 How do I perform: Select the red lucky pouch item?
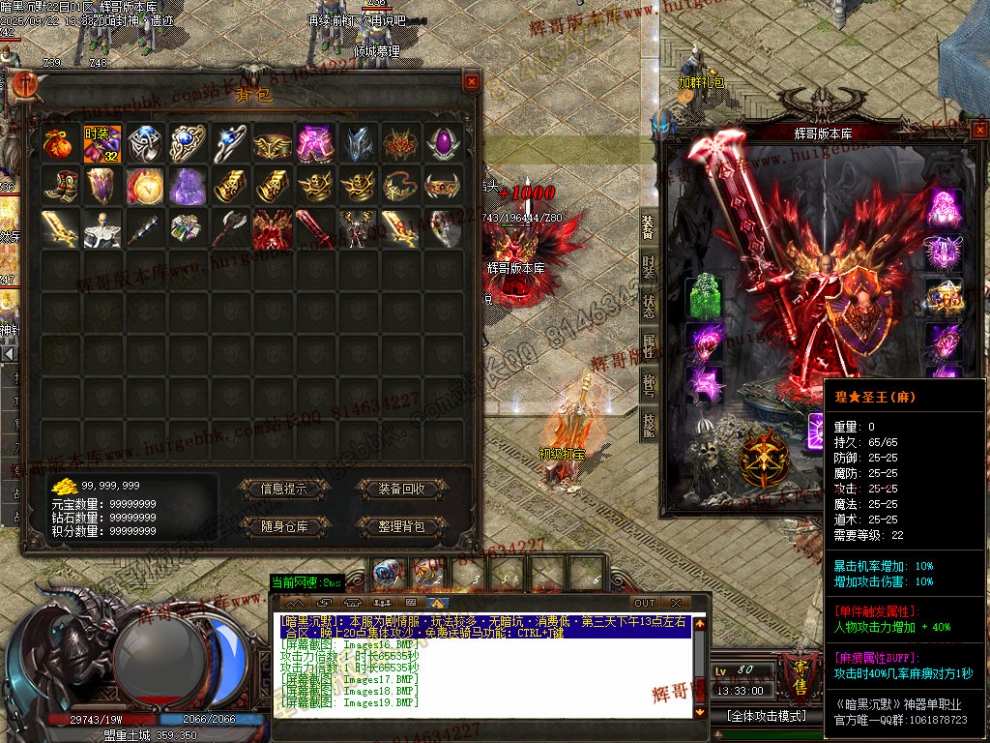coord(59,144)
